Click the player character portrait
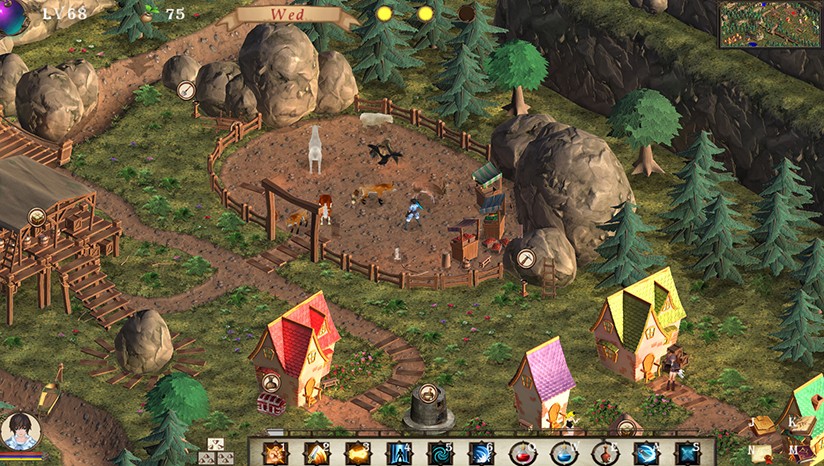This screenshot has height=466, width=824. pyautogui.click(x=20, y=431)
